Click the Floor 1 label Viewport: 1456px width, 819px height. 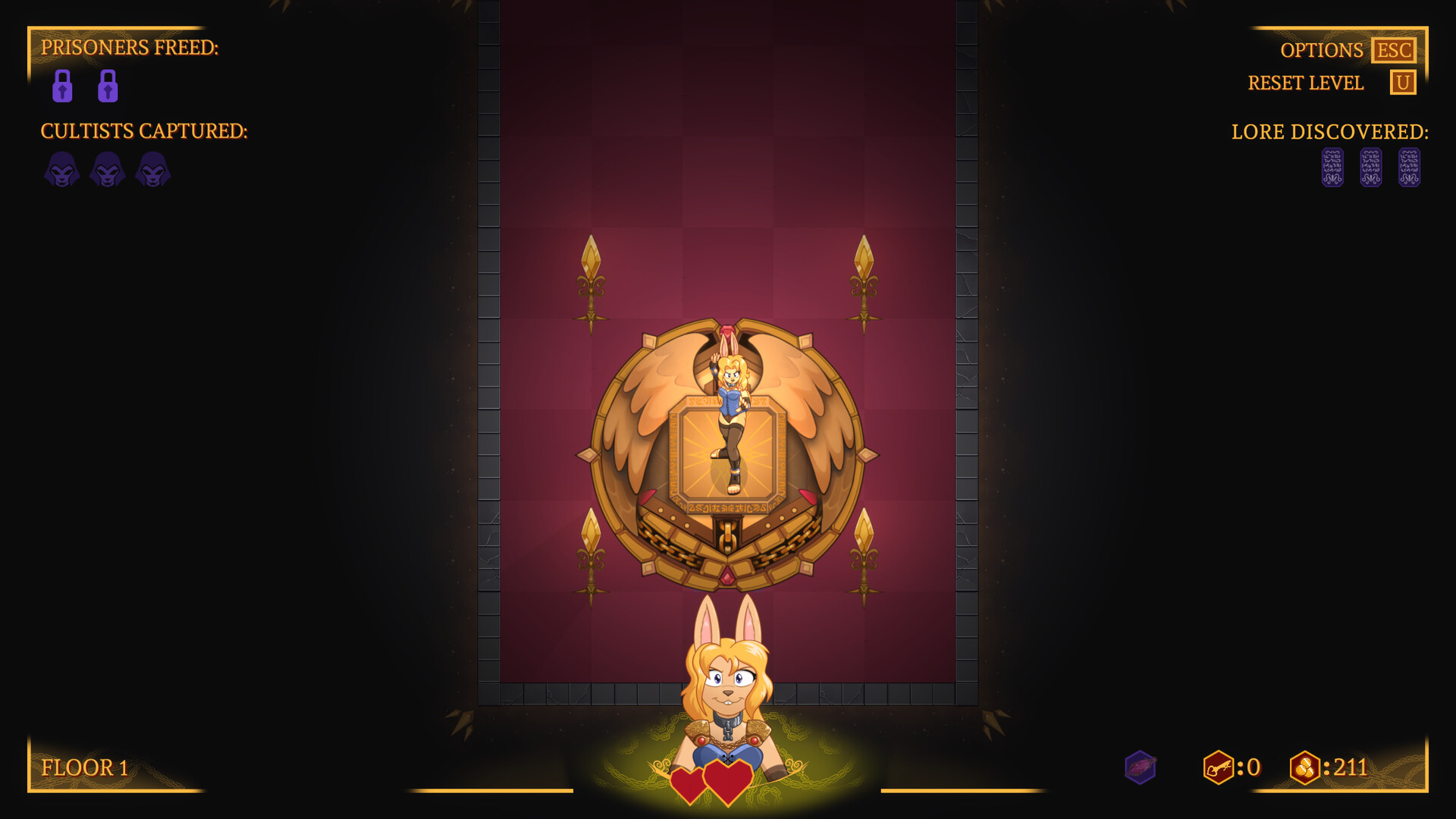pyautogui.click(x=85, y=767)
